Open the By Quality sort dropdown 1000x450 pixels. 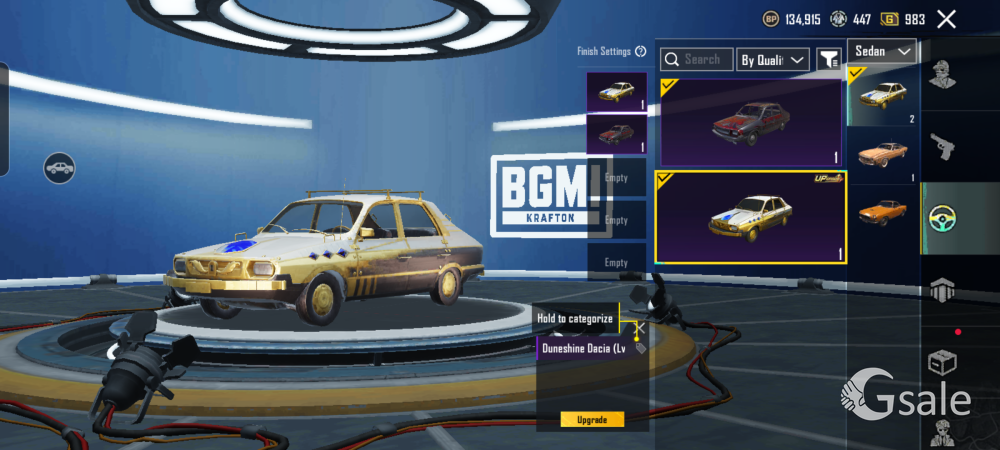pos(773,60)
